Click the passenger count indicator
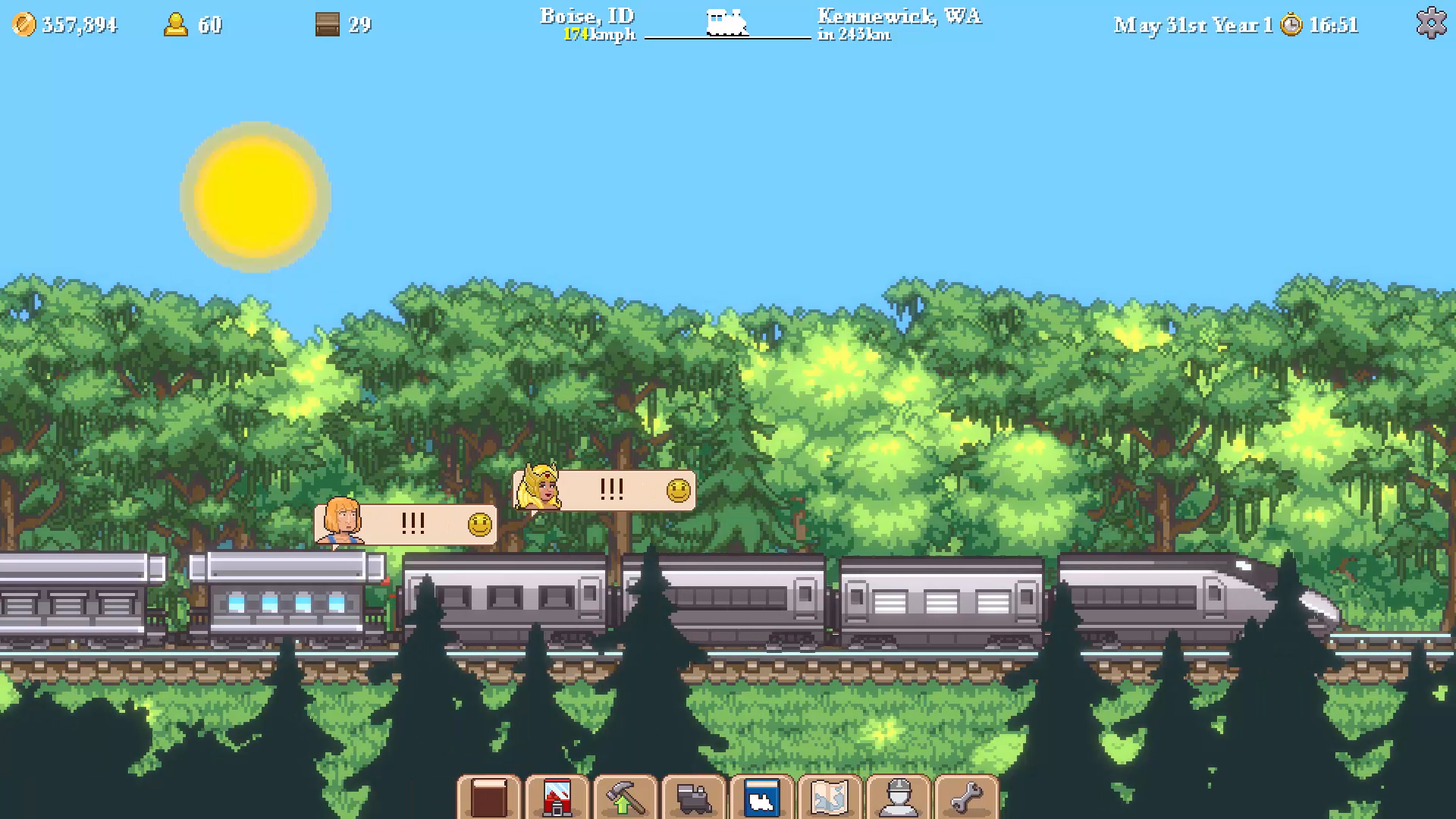 click(x=191, y=25)
